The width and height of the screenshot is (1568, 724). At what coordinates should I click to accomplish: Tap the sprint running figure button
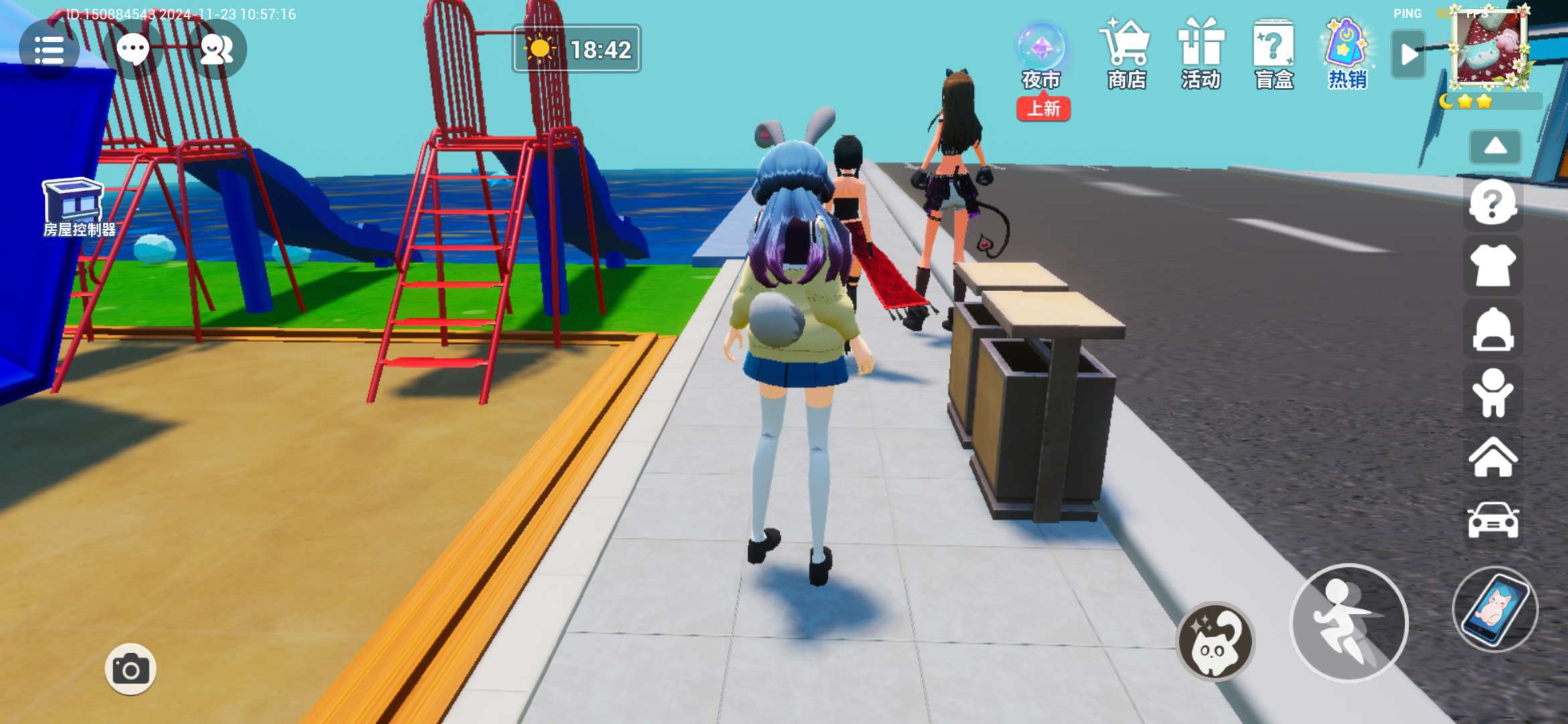(1348, 623)
